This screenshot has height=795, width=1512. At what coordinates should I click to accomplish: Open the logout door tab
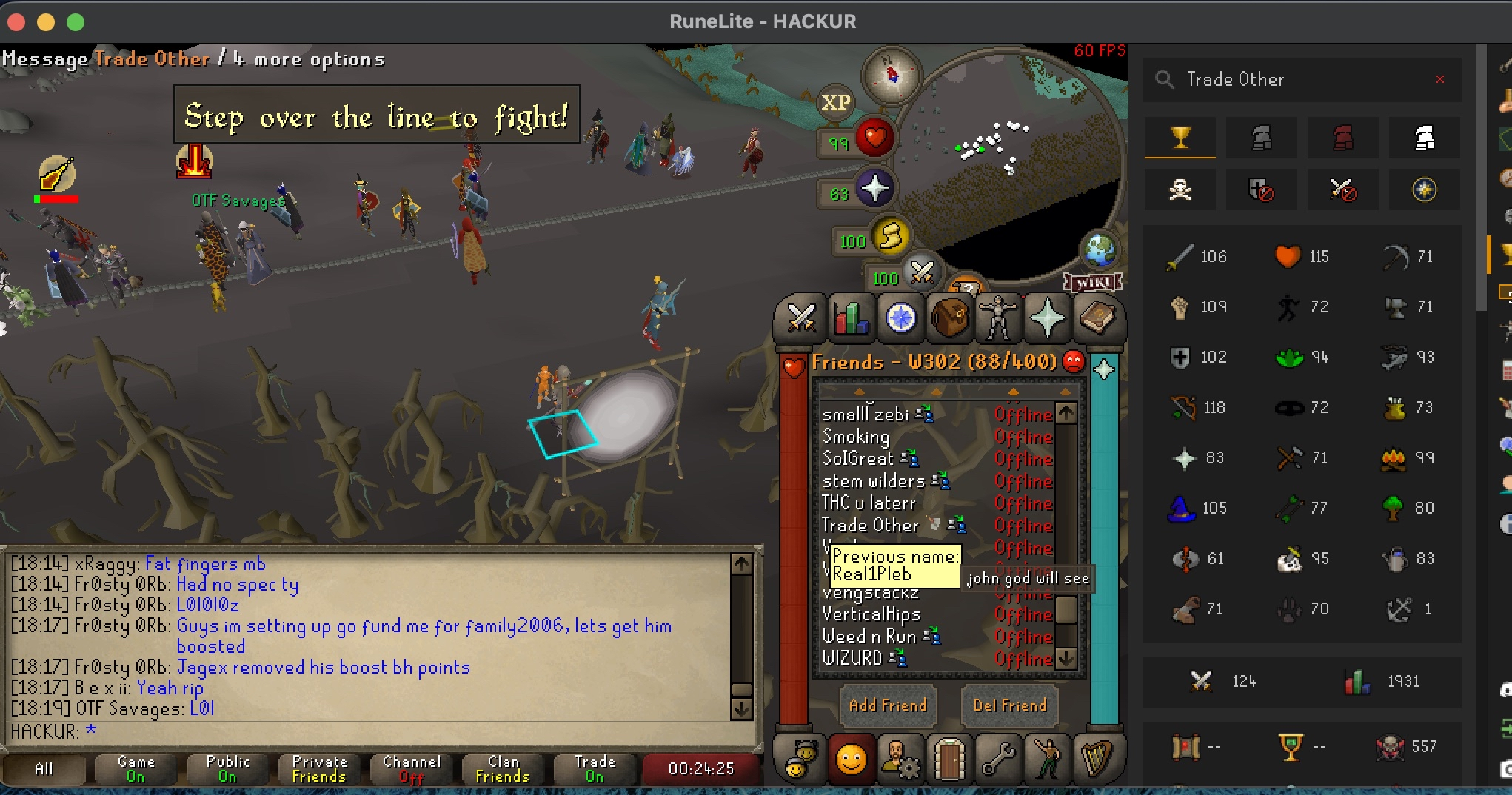click(x=949, y=759)
